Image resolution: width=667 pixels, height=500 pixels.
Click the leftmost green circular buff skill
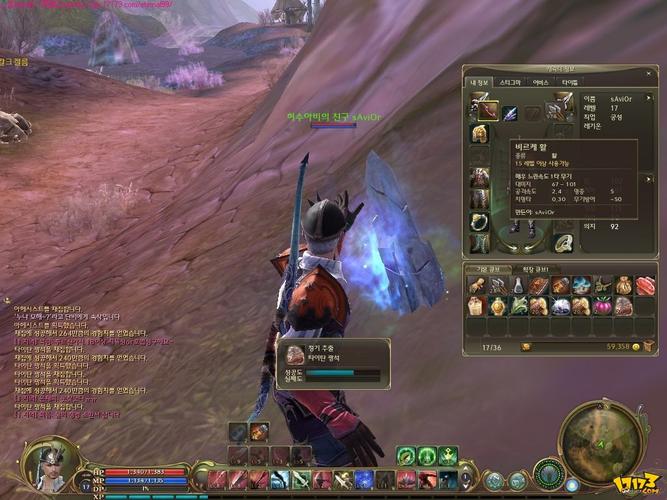pyautogui.click(x=406, y=456)
